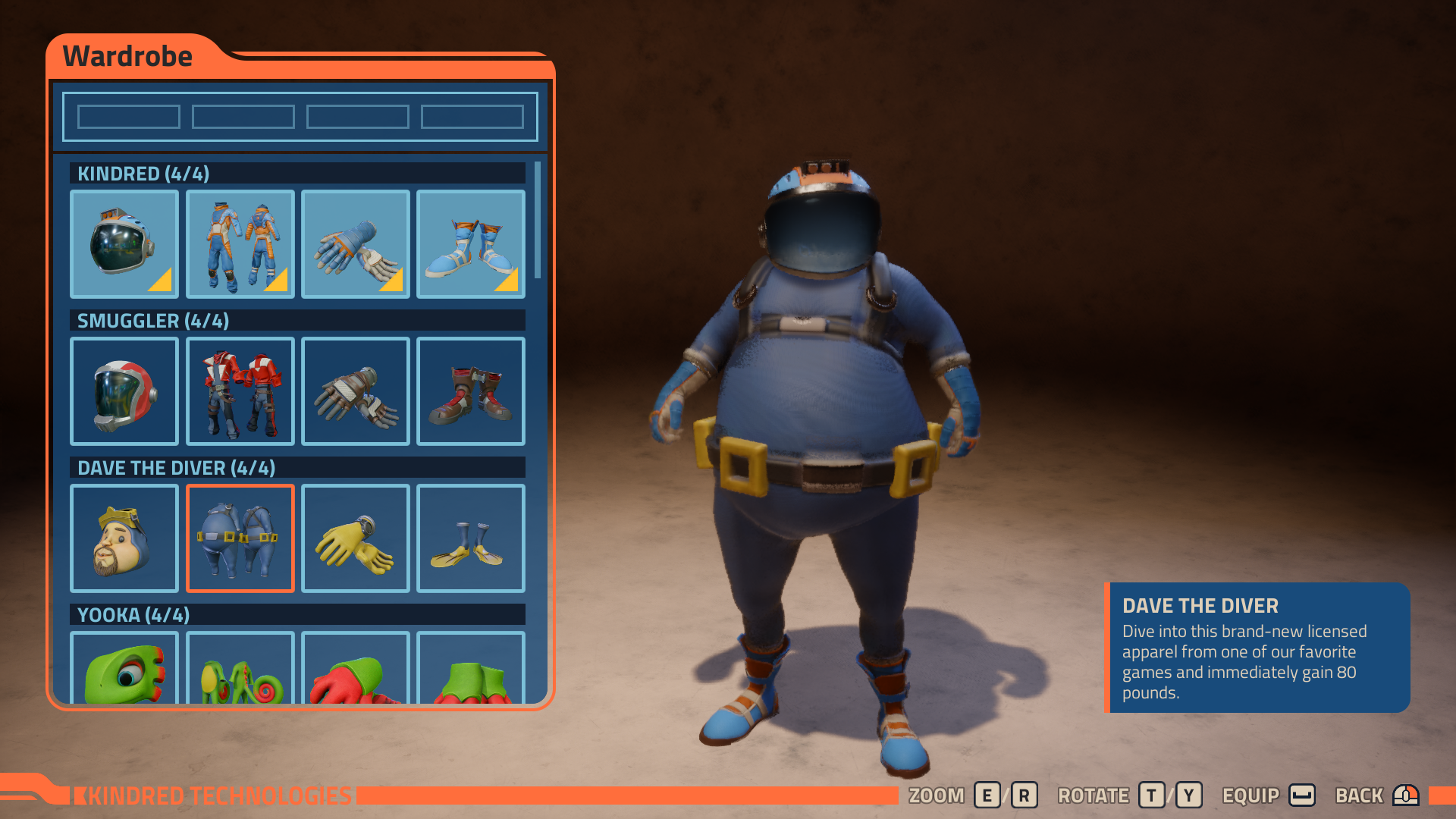Choose the Smuggler red suit
The image size is (1456, 819).
pos(240,391)
